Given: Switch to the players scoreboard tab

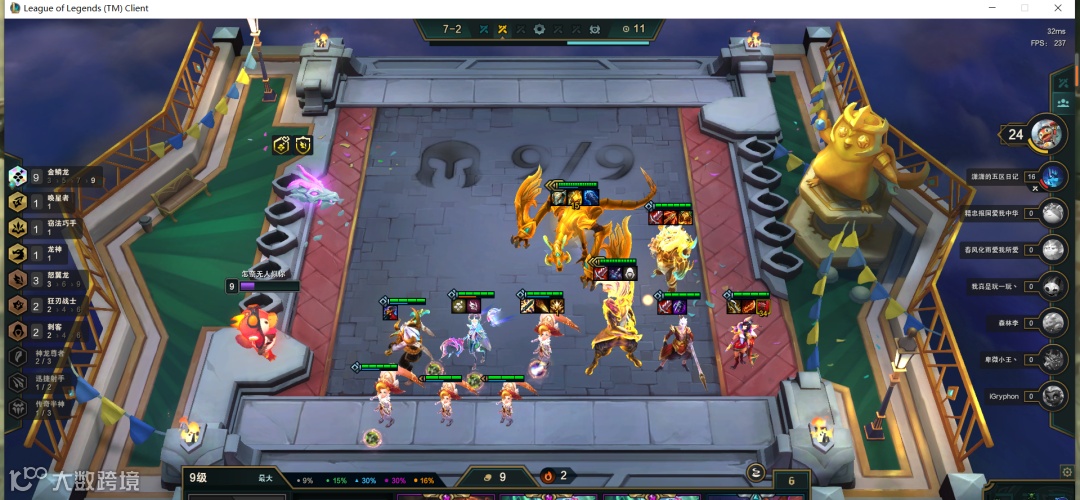Looking at the screenshot, I should 1062,103.
